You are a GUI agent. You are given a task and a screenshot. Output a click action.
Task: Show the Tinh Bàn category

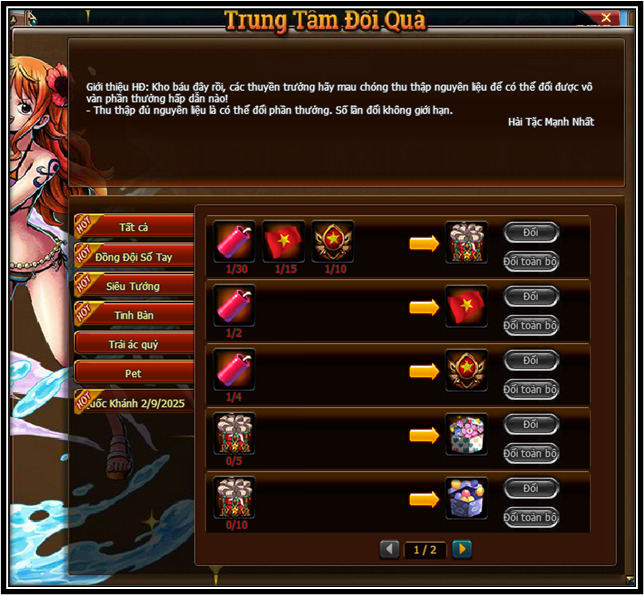pyautogui.click(x=134, y=315)
